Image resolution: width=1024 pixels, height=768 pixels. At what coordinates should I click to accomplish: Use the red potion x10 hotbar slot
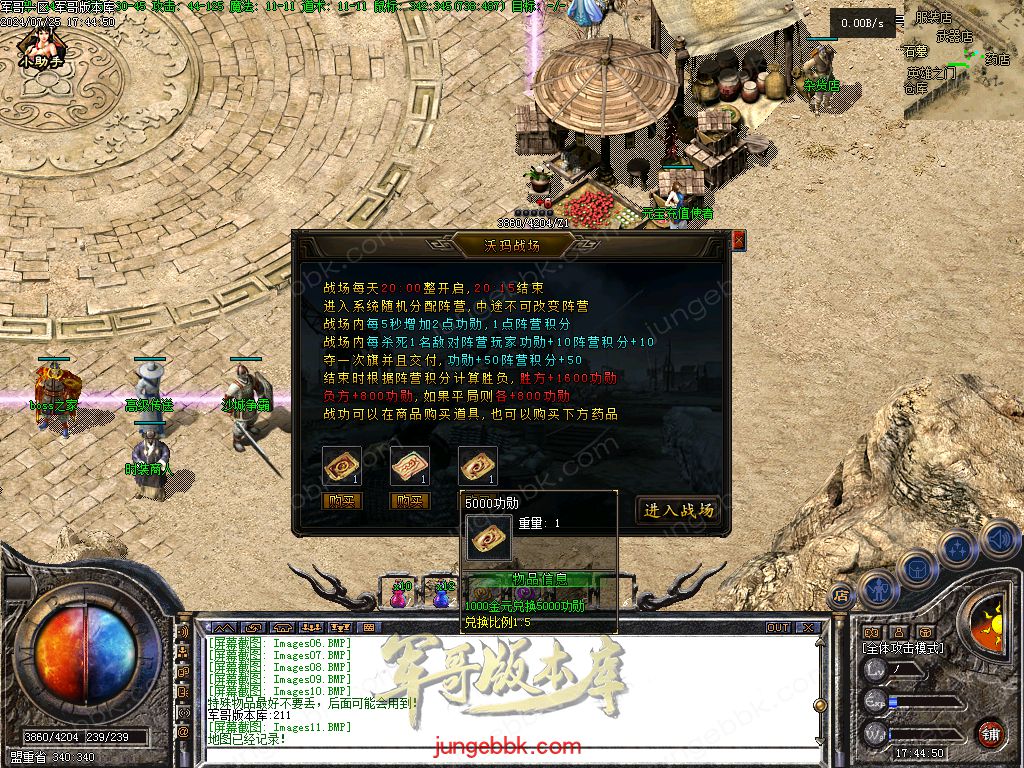coord(399,596)
